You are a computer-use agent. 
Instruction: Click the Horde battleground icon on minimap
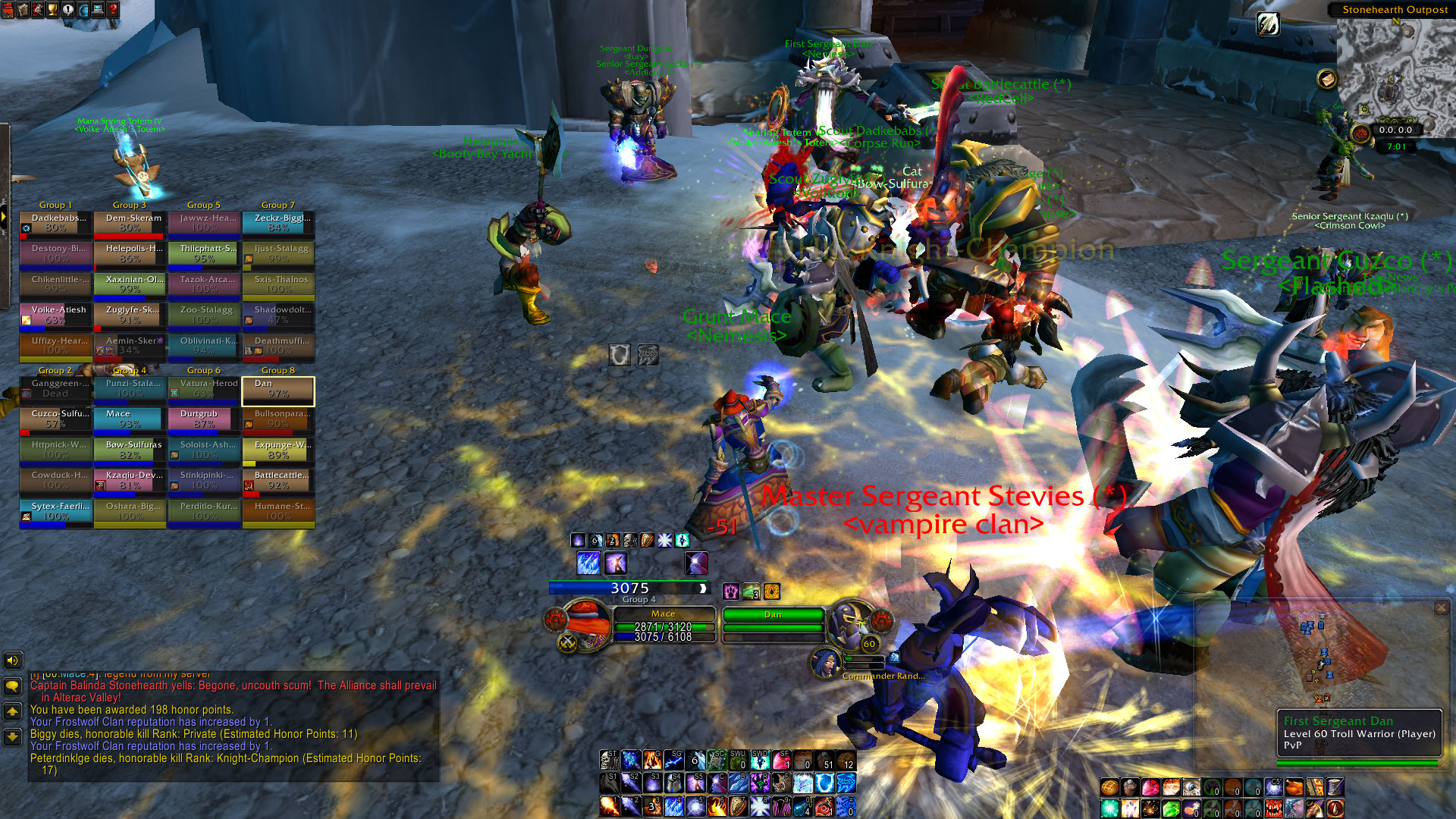pyautogui.click(x=1360, y=134)
